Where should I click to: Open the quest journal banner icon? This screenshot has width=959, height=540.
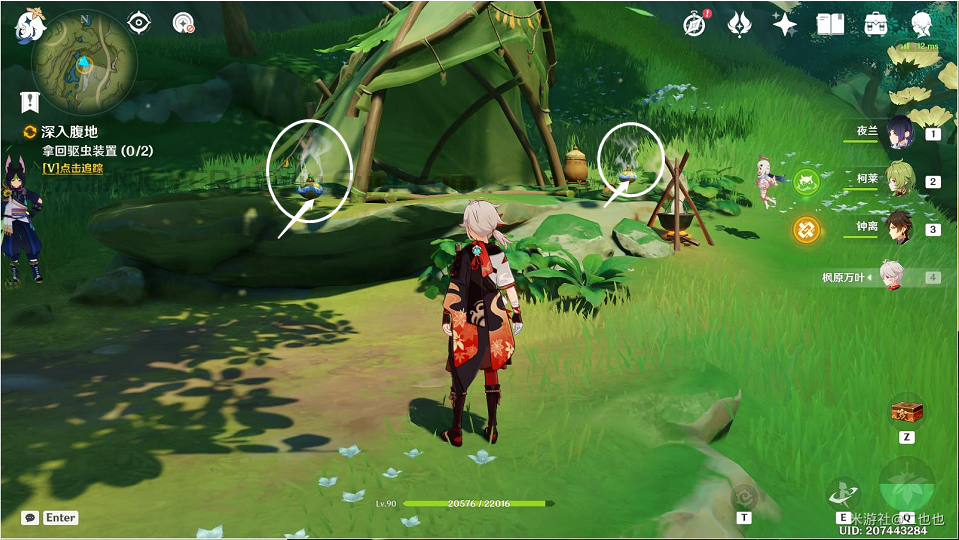[29, 101]
